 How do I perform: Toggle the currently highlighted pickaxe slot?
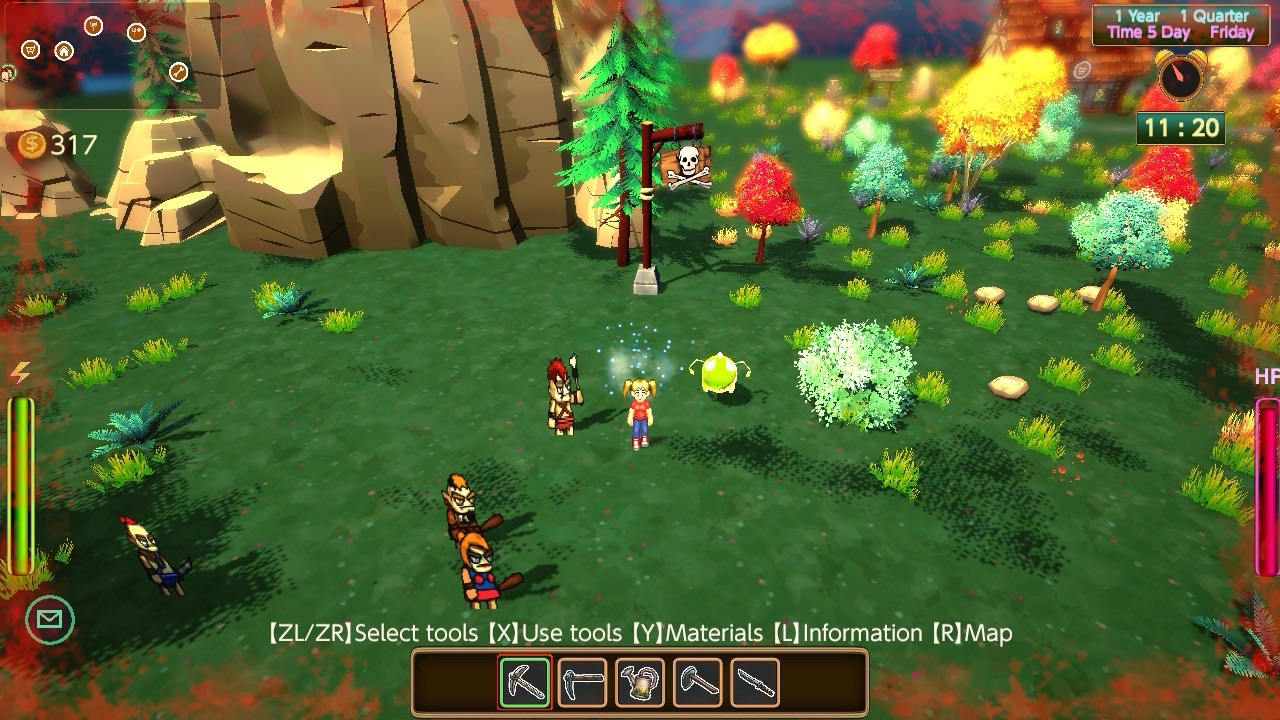pyautogui.click(x=525, y=681)
